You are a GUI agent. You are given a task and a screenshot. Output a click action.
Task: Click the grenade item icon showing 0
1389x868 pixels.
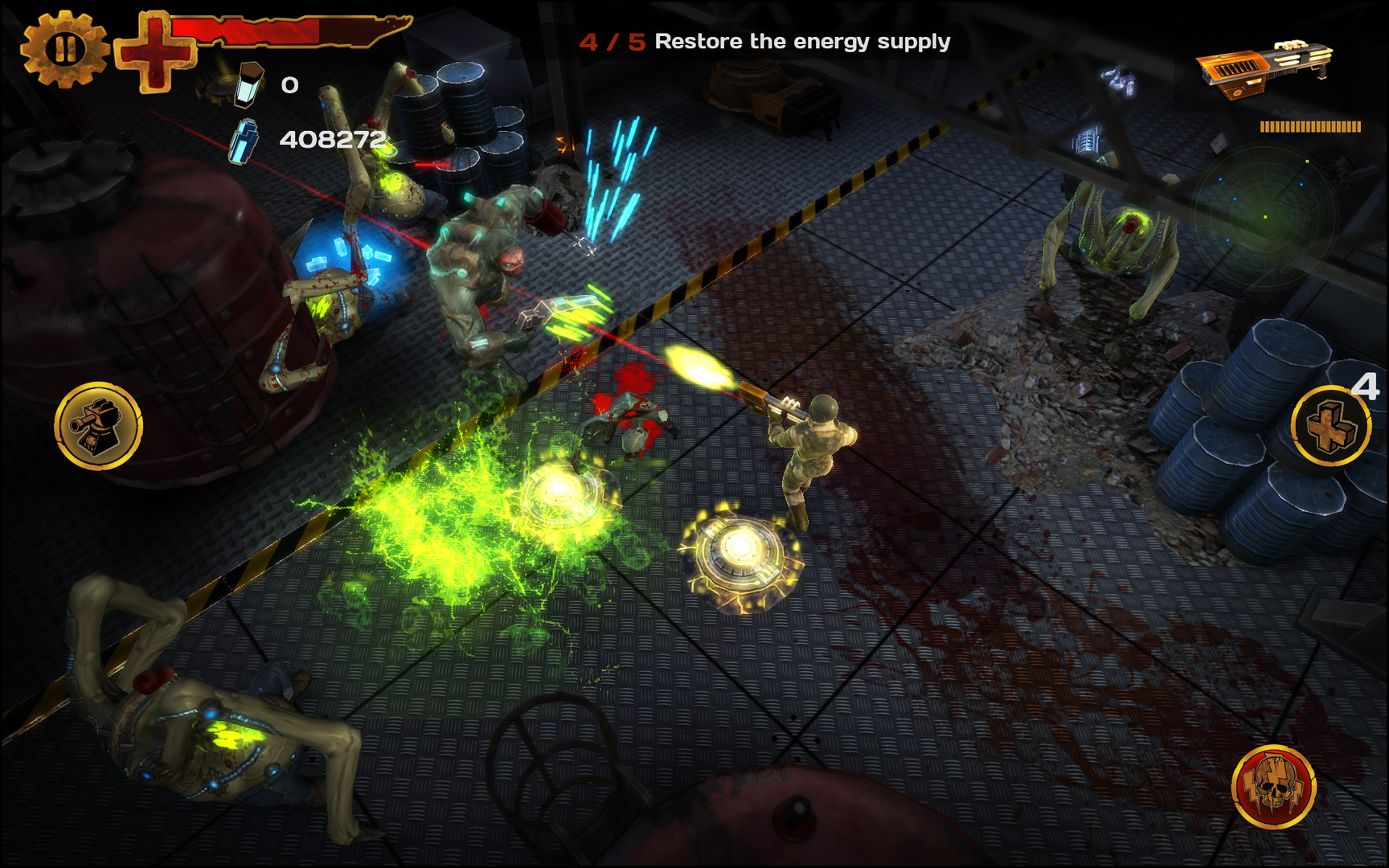click(x=248, y=87)
